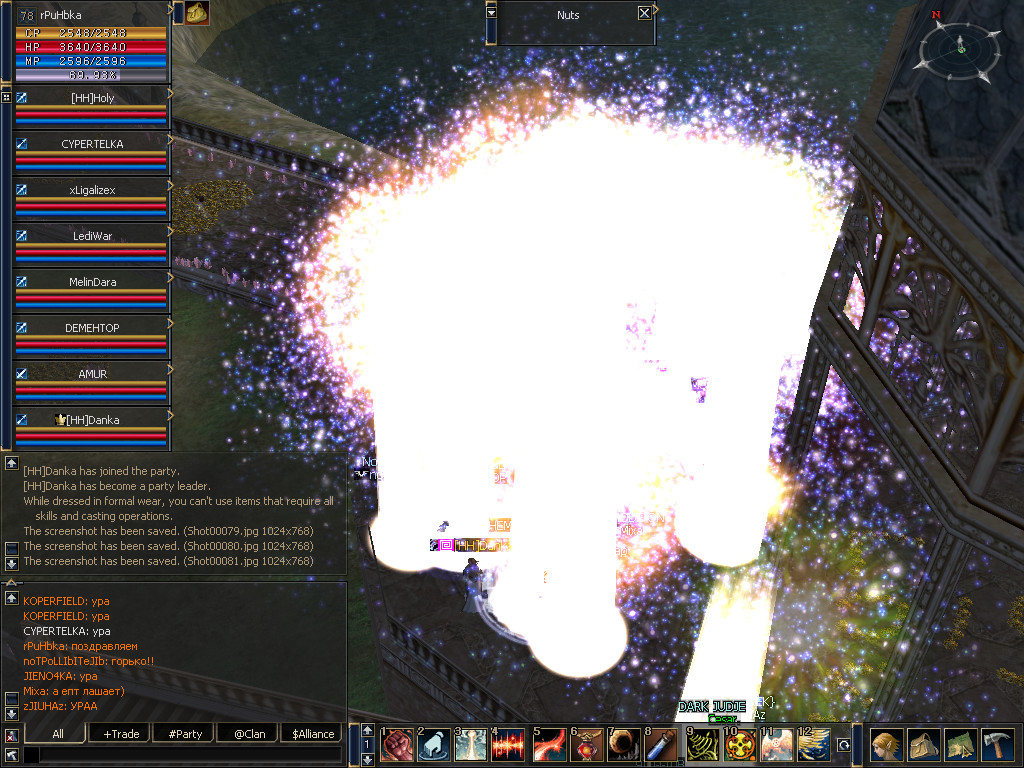
Task: Switch to the All chat tab
Action: (58, 734)
